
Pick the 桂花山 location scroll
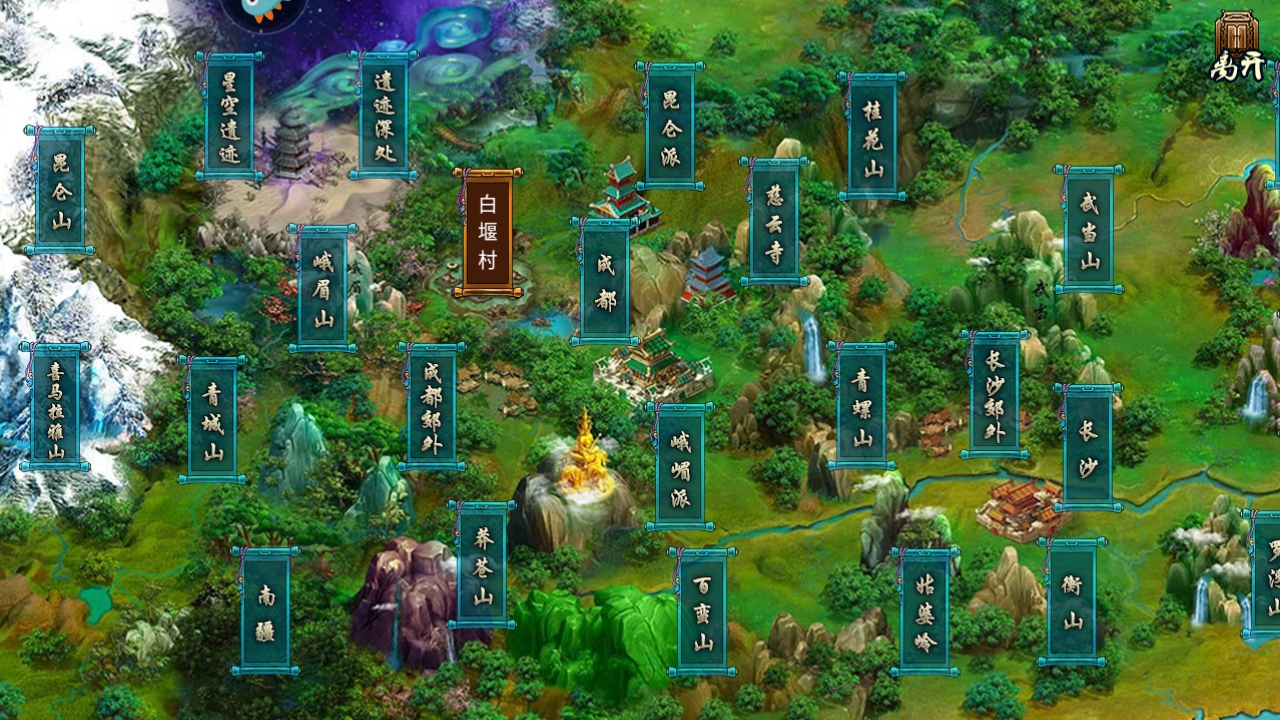pos(872,136)
